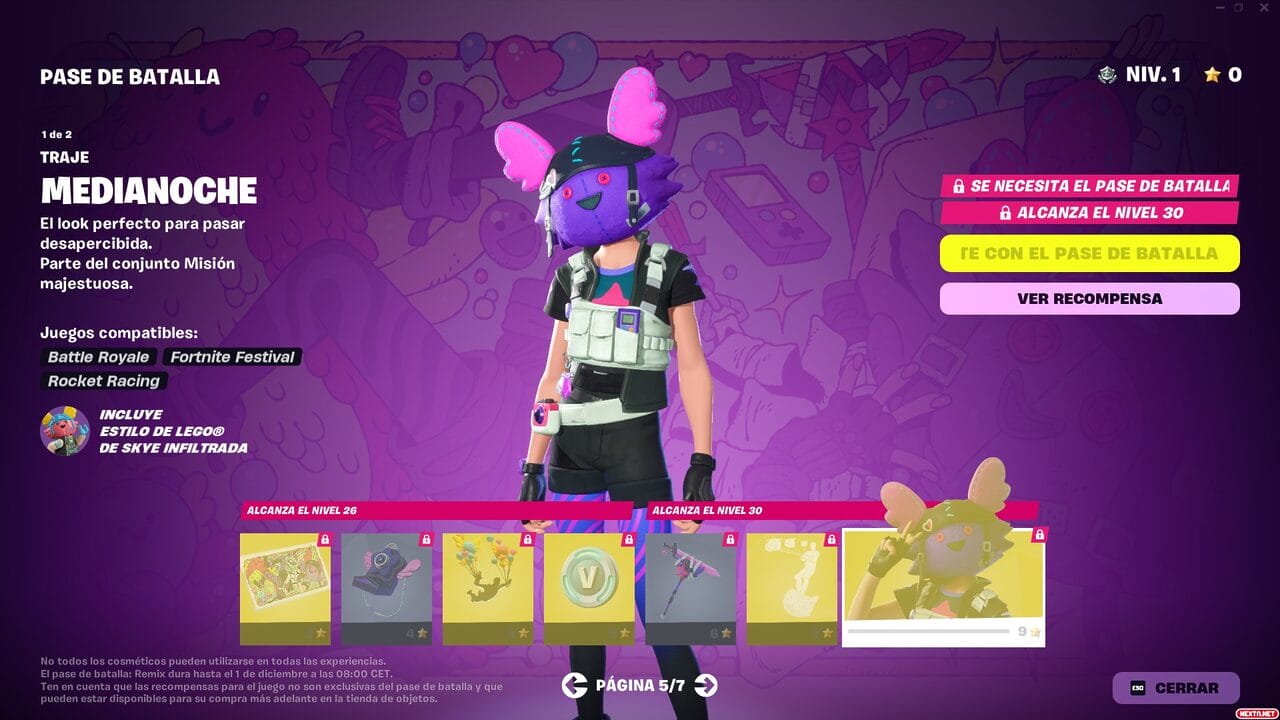Close the game window with the X
Viewport: 1280px width, 720px height.
pyautogui.click(x=1263, y=8)
